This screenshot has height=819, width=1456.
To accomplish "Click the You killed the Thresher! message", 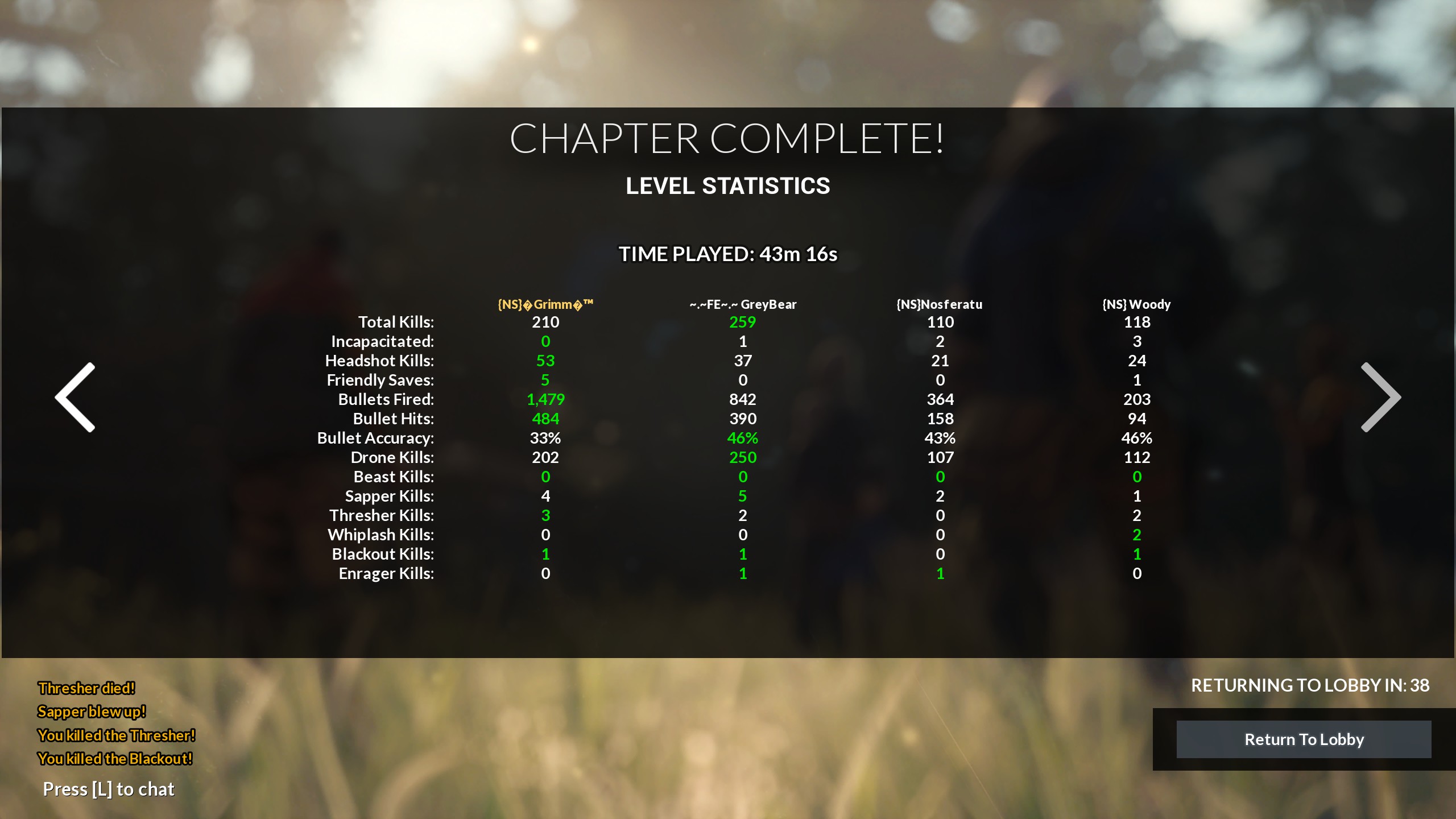I will [116, 735].
